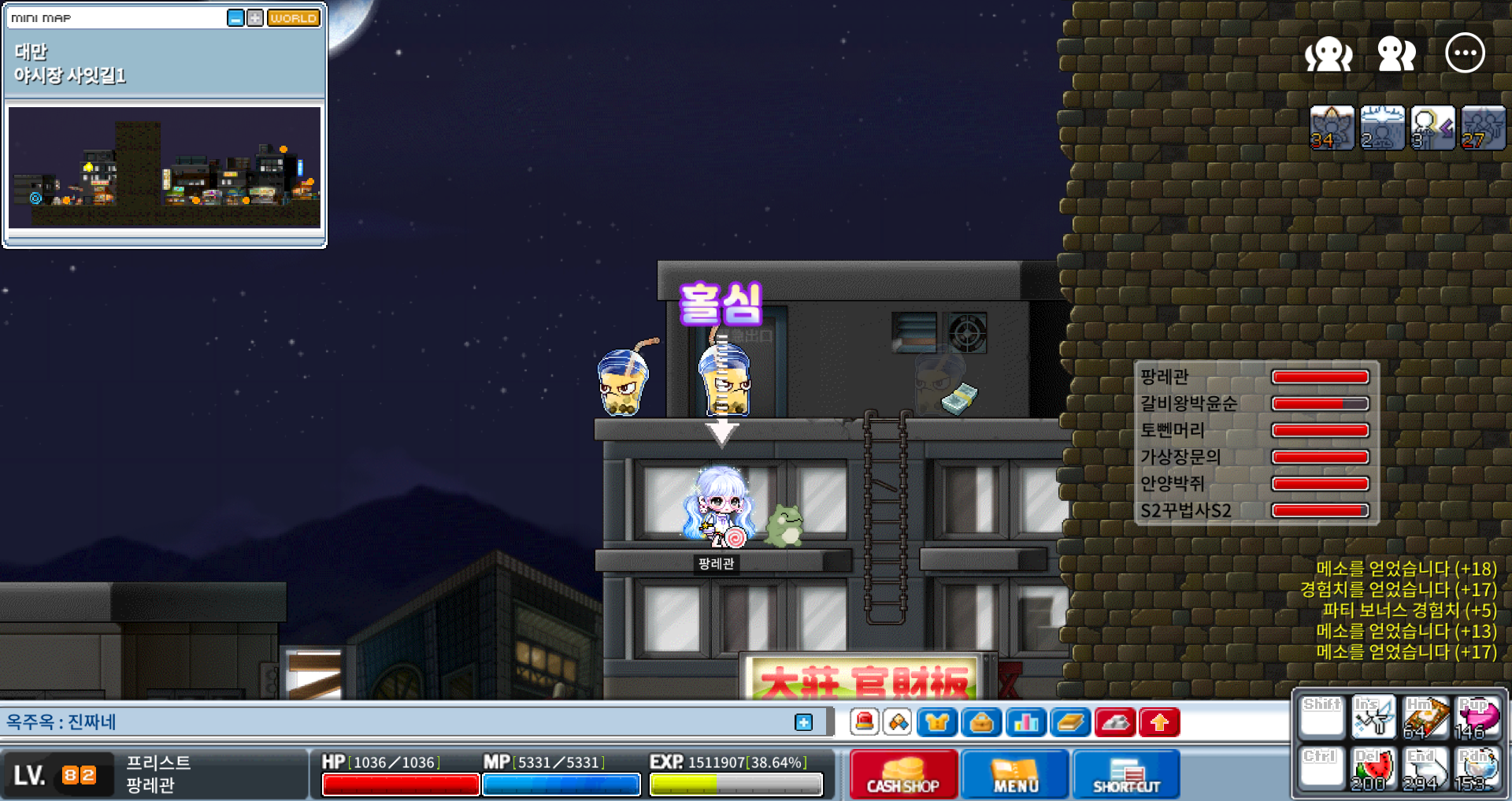Focus the chat input bar
The height and width of the screenshot is (801, 1512).
tap(394, 722)
